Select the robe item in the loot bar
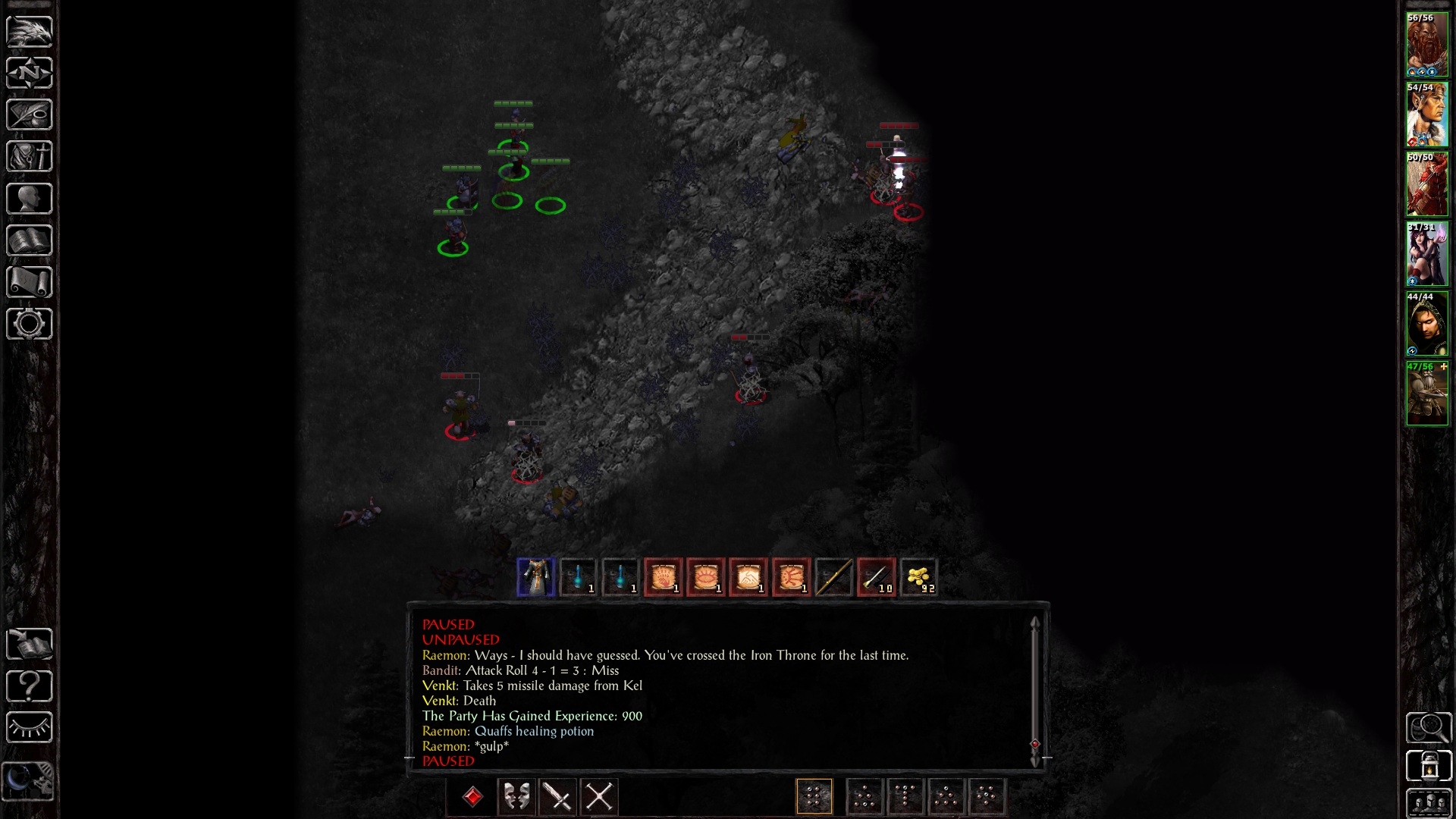Image resolution: width=1456 pixels, height=819 pixels. (535, 577)
